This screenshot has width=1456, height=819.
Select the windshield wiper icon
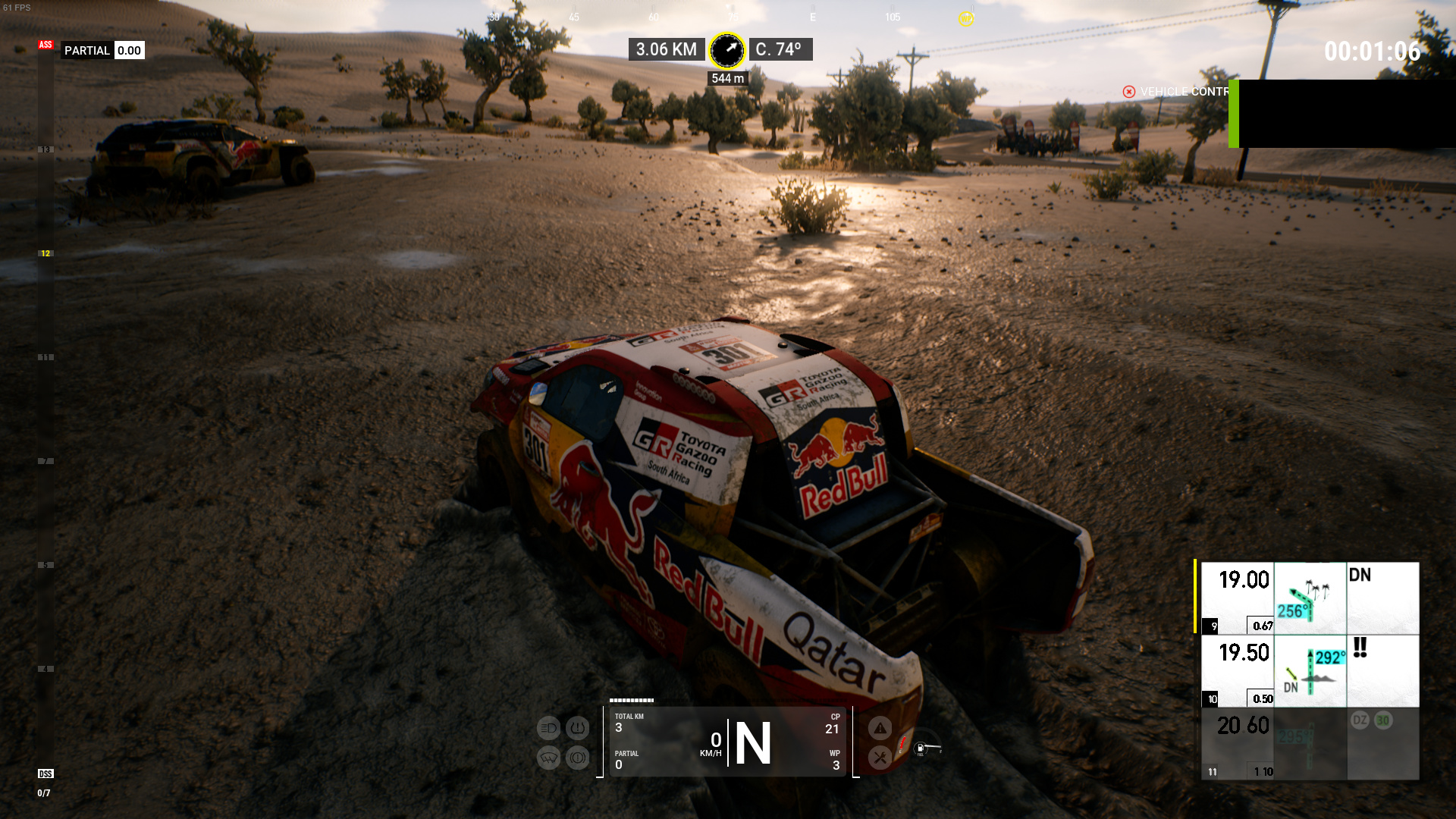click(548, 758)
